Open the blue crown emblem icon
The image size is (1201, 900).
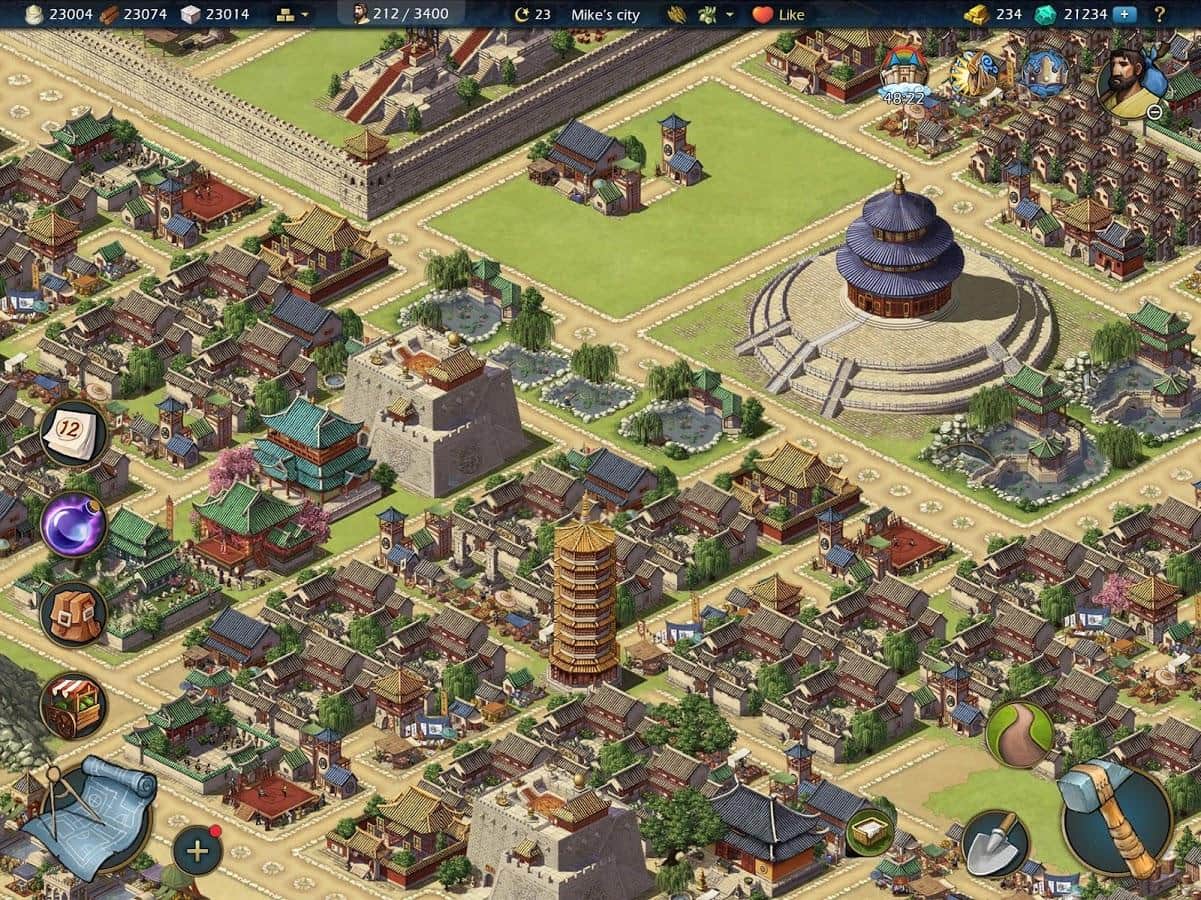(x=1044, y=73)
